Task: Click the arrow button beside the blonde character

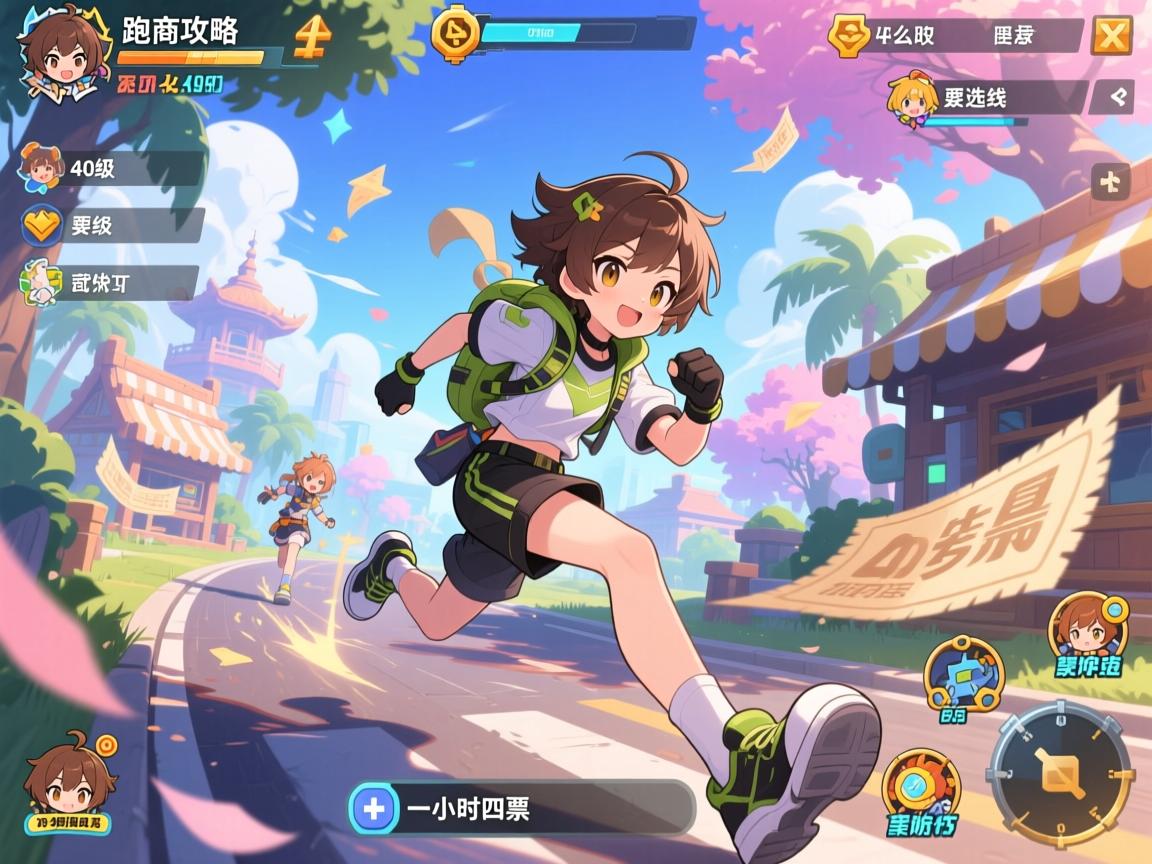Action: tap(1111, 97)
